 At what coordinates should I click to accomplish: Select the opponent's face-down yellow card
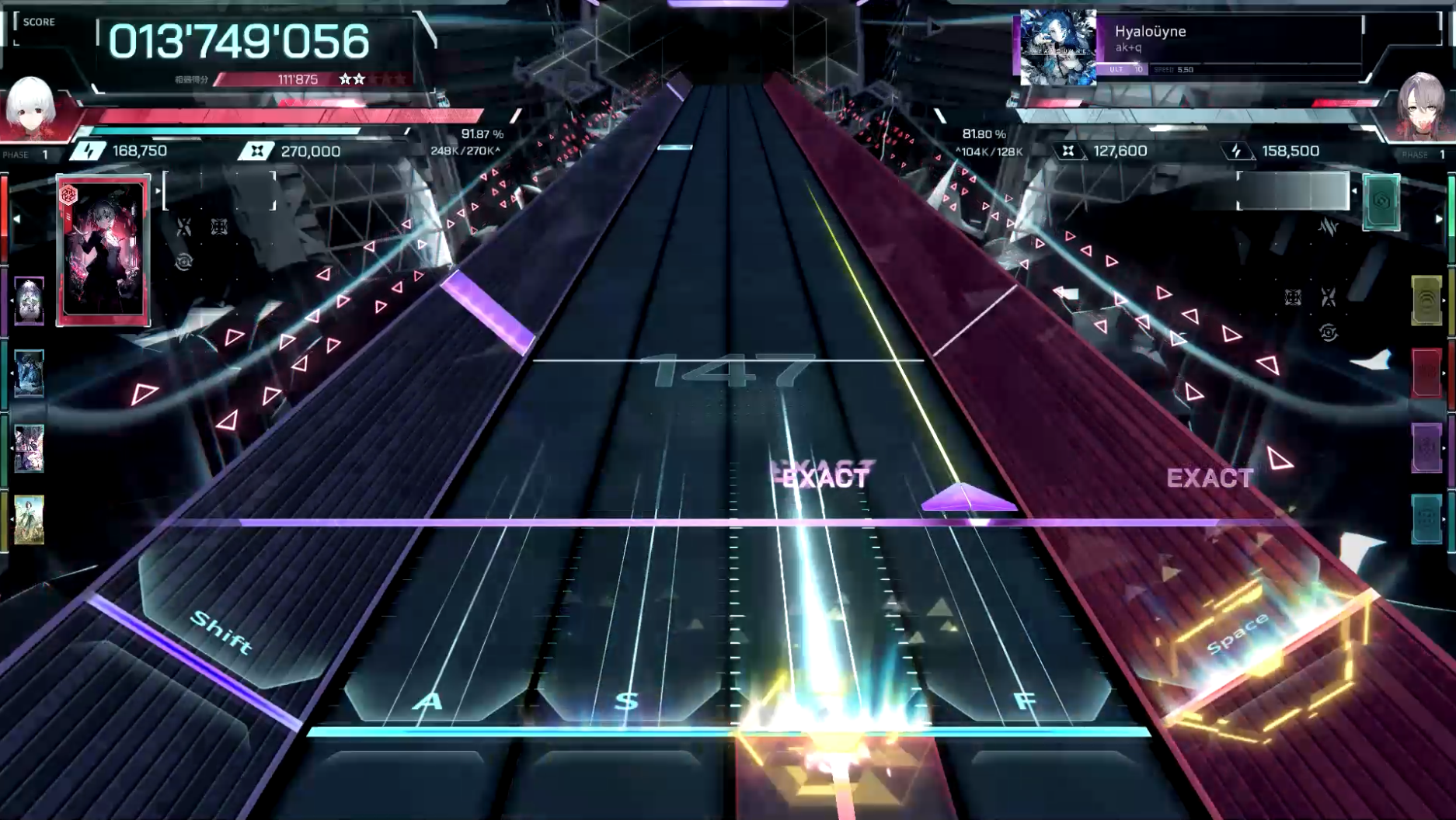(x=1426, y=300)
